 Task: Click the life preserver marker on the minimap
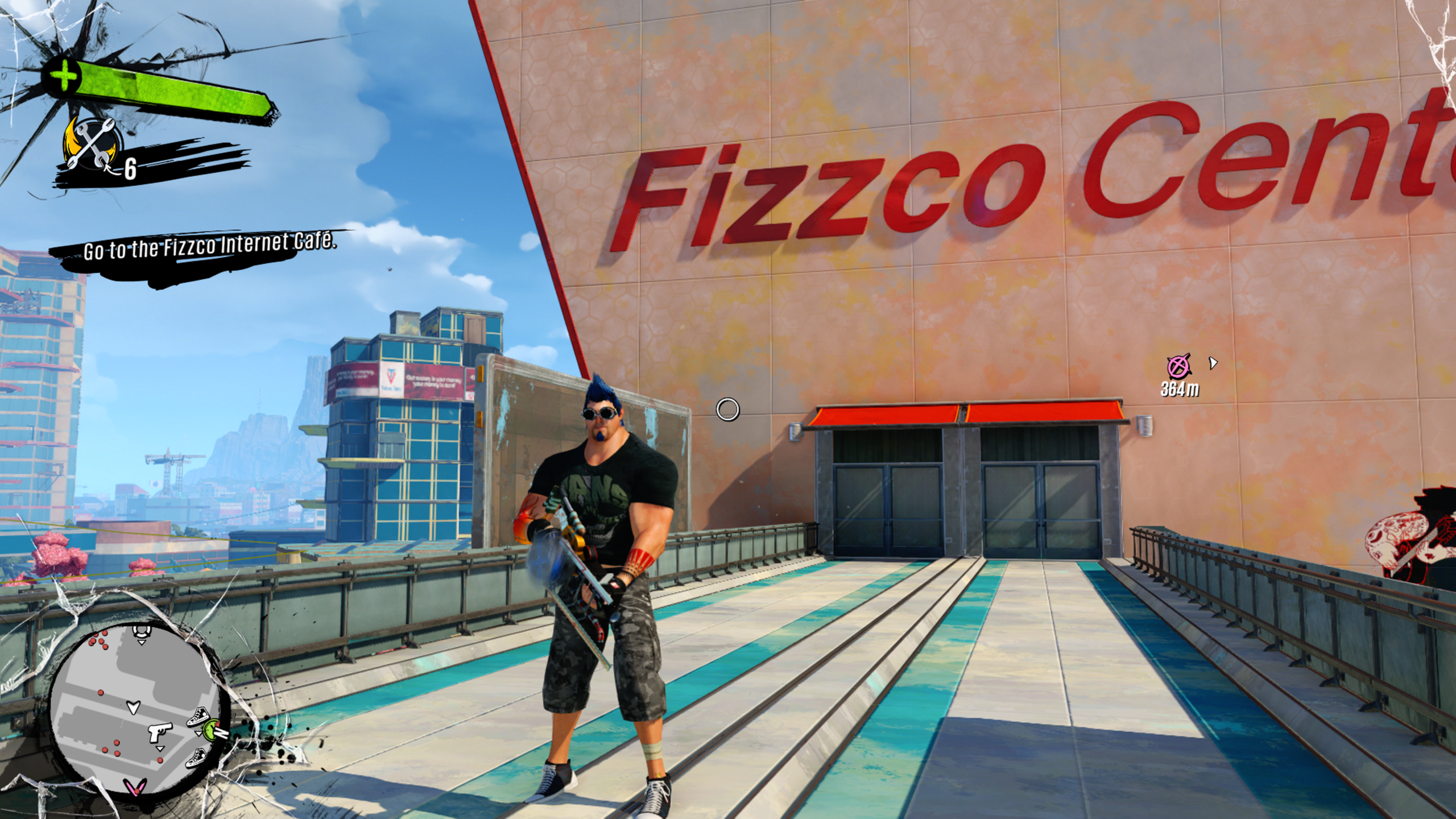(140, 630)
